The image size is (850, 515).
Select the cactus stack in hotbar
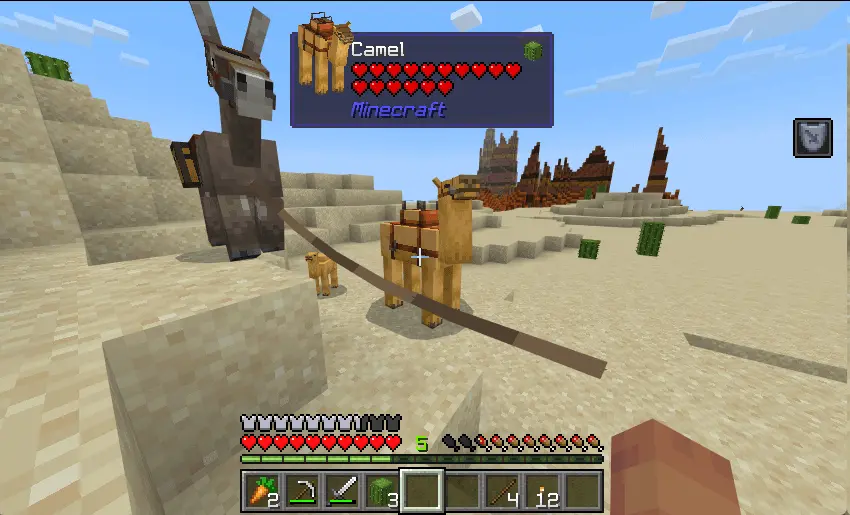point(382,491)
